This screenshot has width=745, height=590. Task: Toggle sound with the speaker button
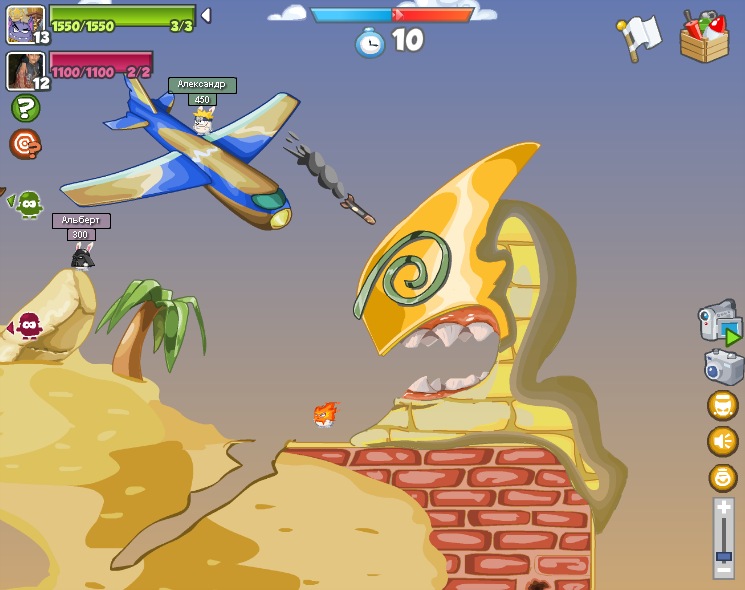[722, 441]
